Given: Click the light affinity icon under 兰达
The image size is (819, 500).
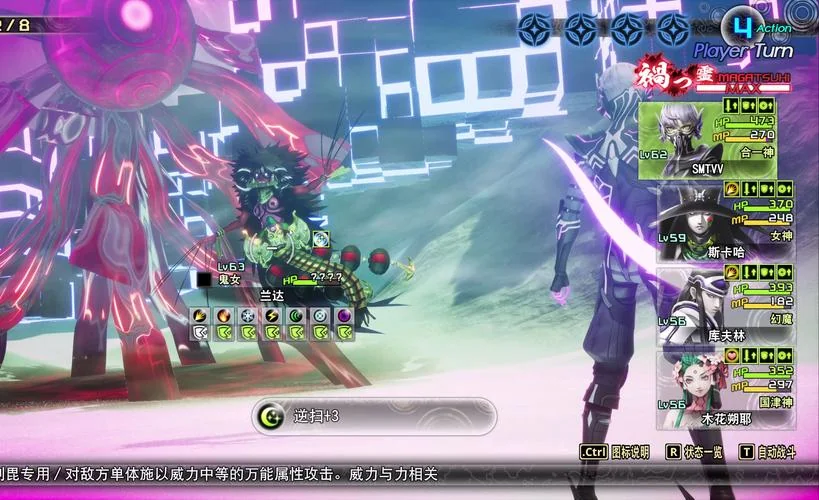Looking at the screenshot, I should 321,315.
